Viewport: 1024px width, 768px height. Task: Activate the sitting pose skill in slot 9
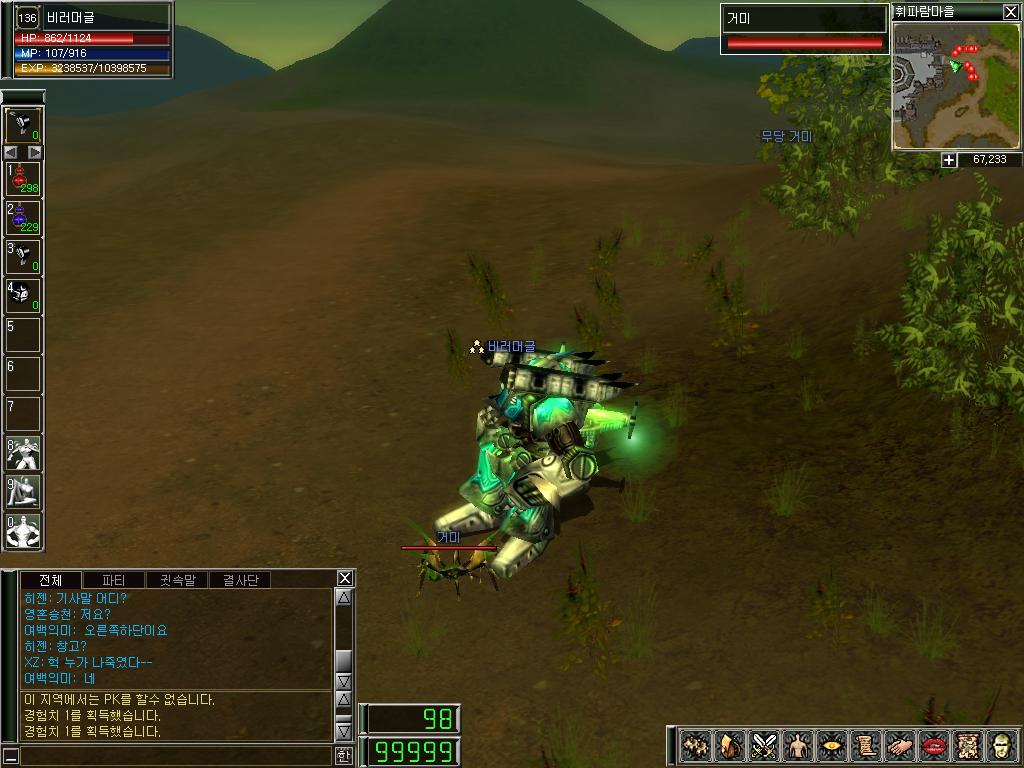tap(23, 491)
